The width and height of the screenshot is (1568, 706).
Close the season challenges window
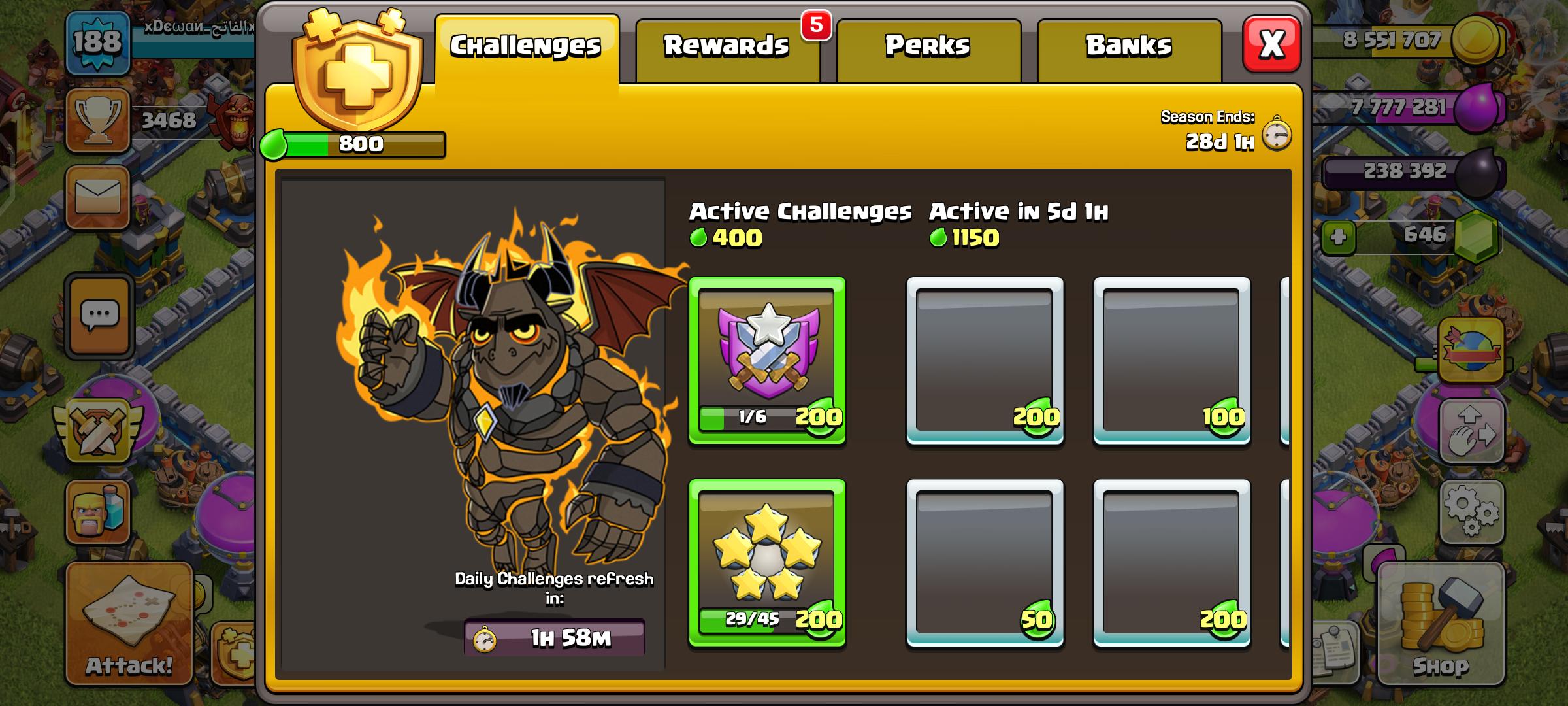[x=1271, y=44]
